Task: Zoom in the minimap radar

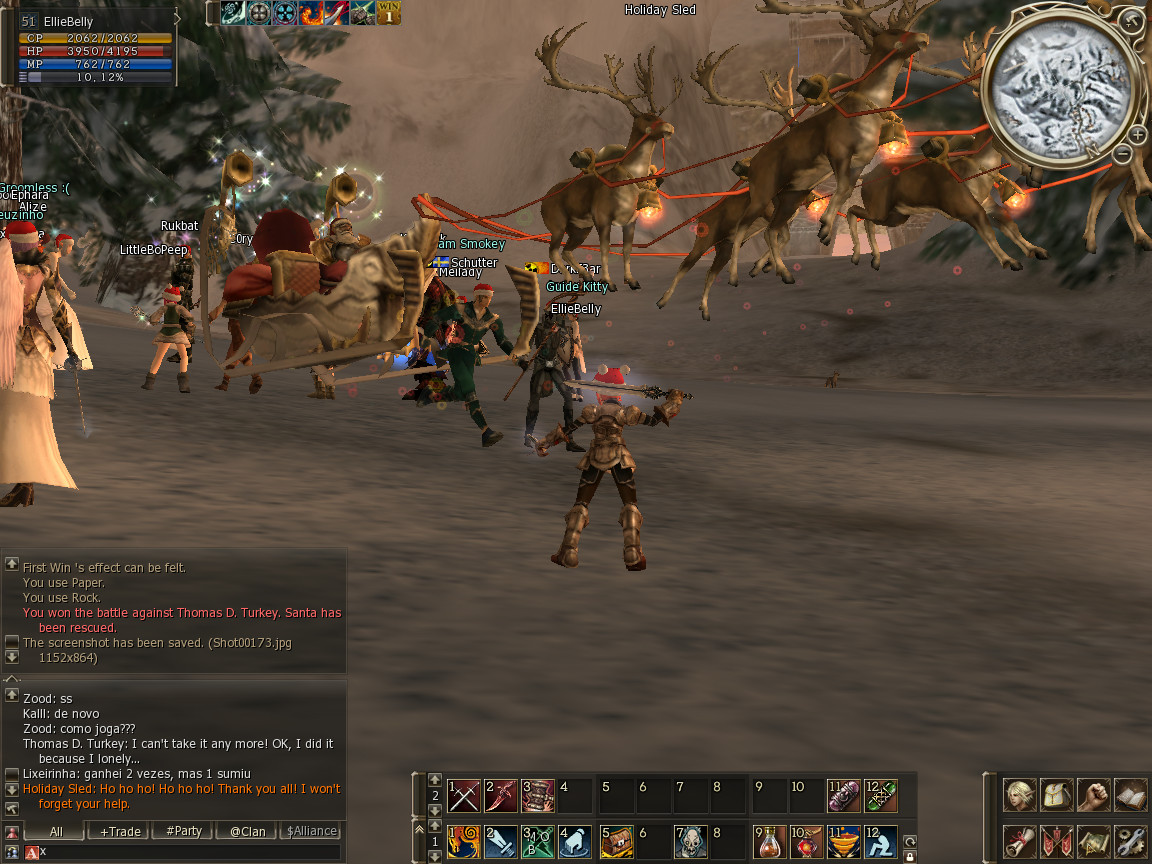Action: tap(1138, 135)
